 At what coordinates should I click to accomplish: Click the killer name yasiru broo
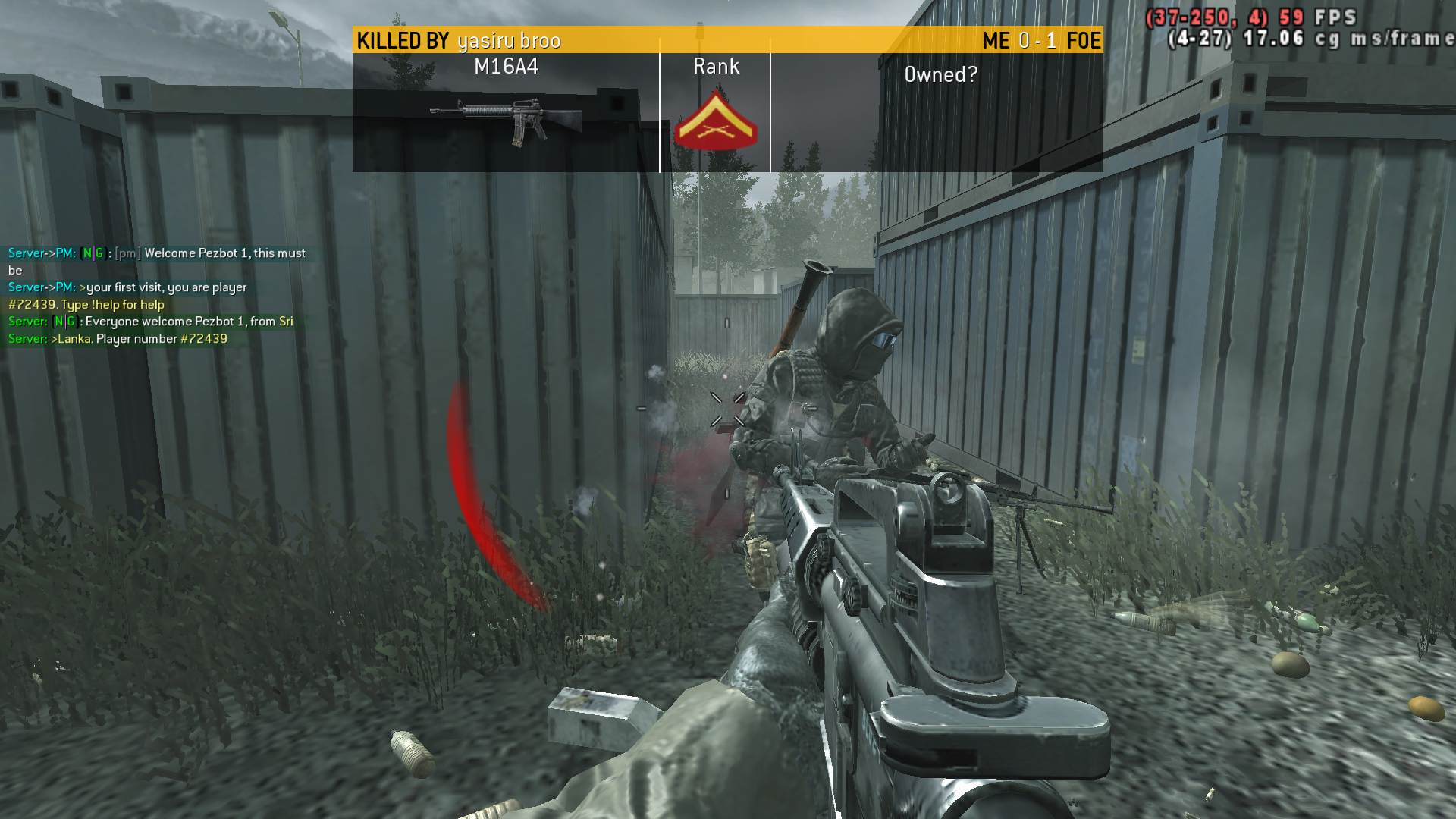point(509,41)
